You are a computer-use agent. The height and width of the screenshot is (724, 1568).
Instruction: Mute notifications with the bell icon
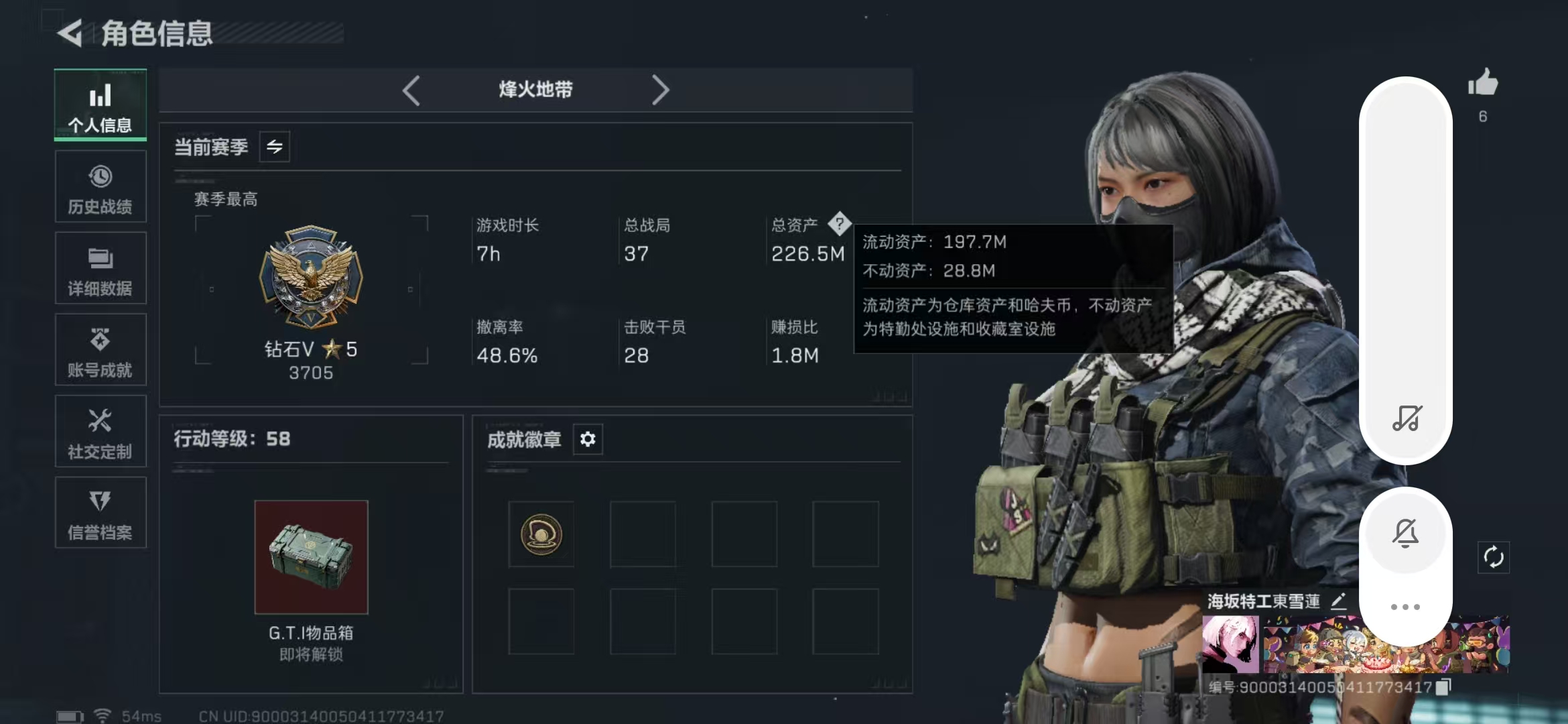1406,532
